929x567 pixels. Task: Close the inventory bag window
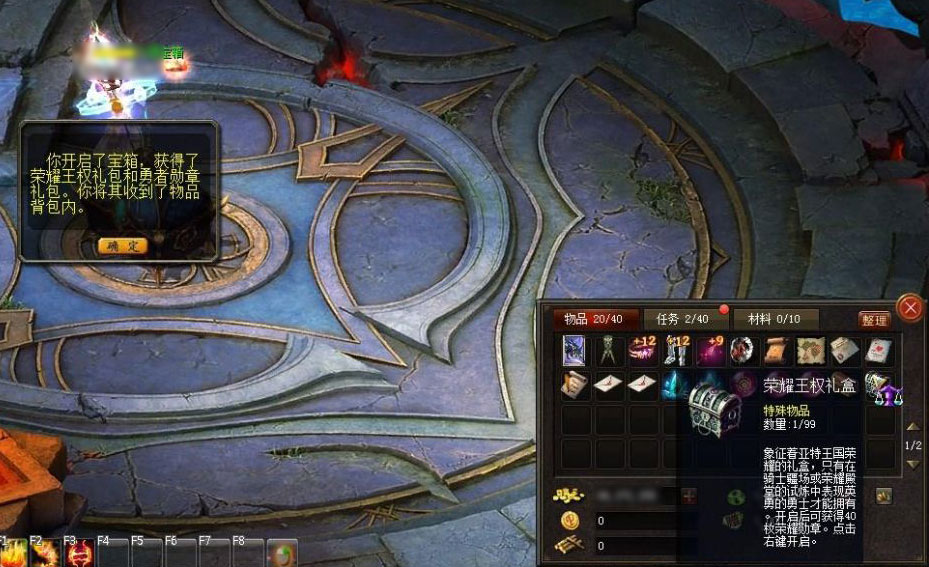click(909, 308)
